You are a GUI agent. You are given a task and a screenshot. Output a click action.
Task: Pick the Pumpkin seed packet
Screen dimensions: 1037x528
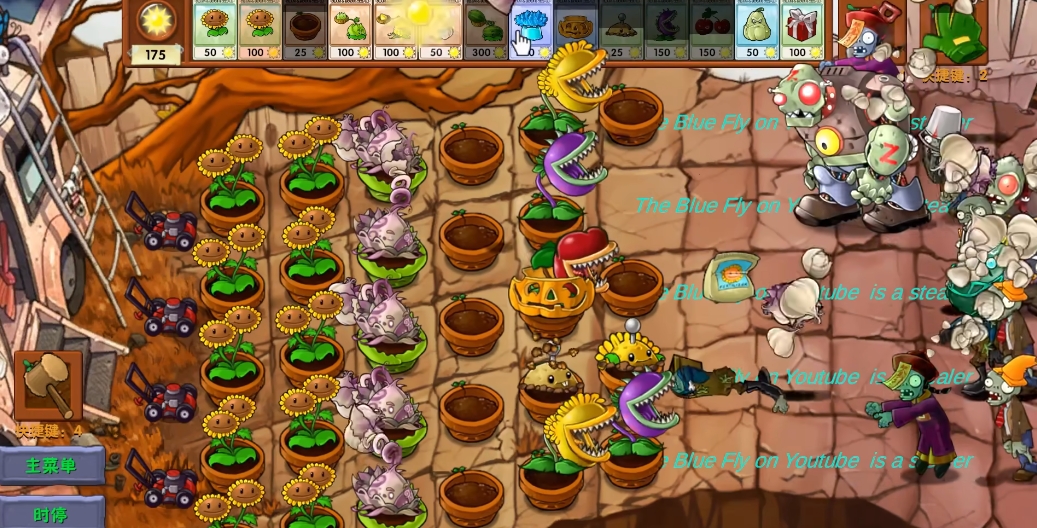pyautogui.click(x=576, y=30)
